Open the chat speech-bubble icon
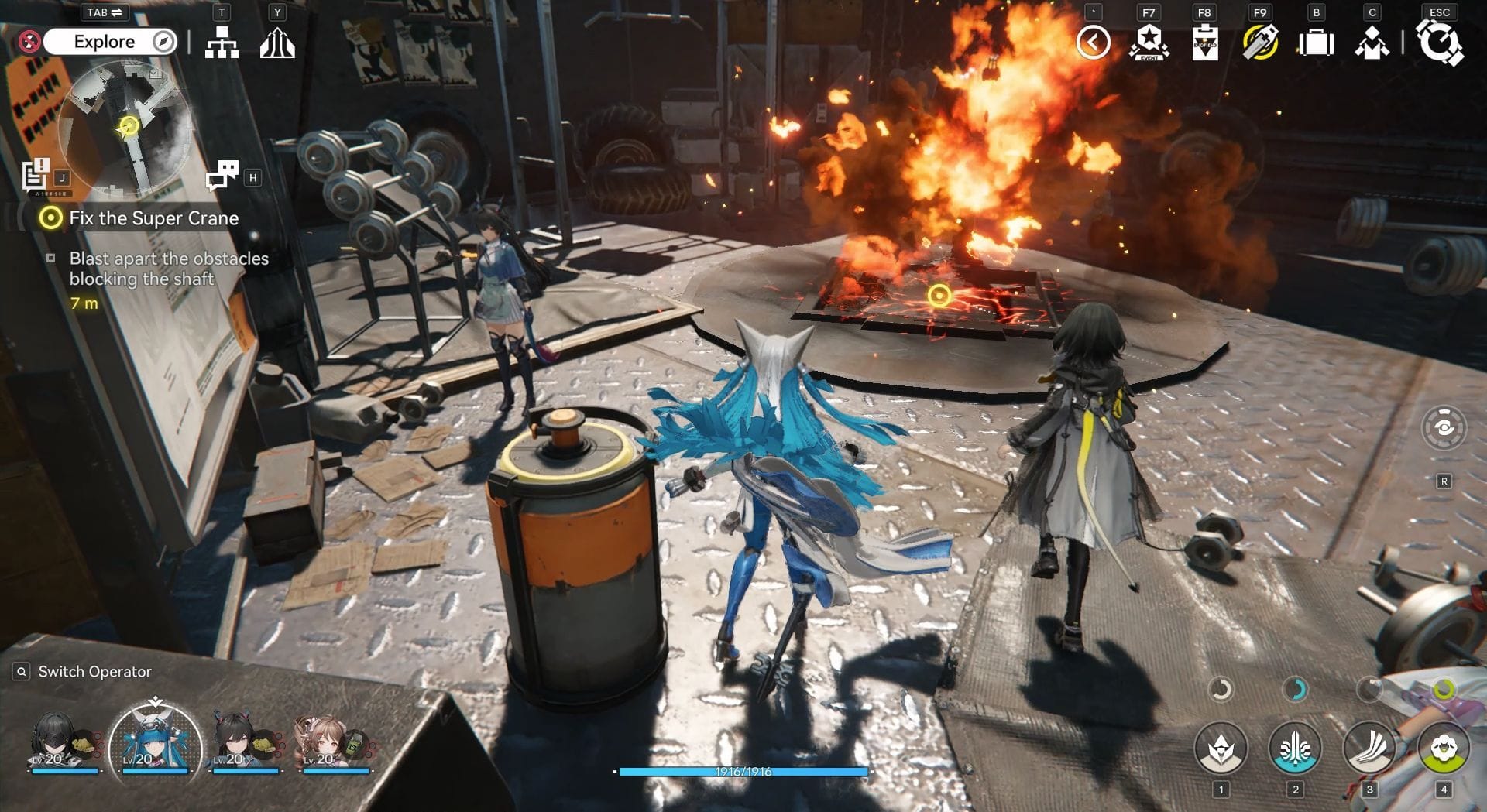The width and height of the screenshot is (1487, 812). click(x=222, y=176)
